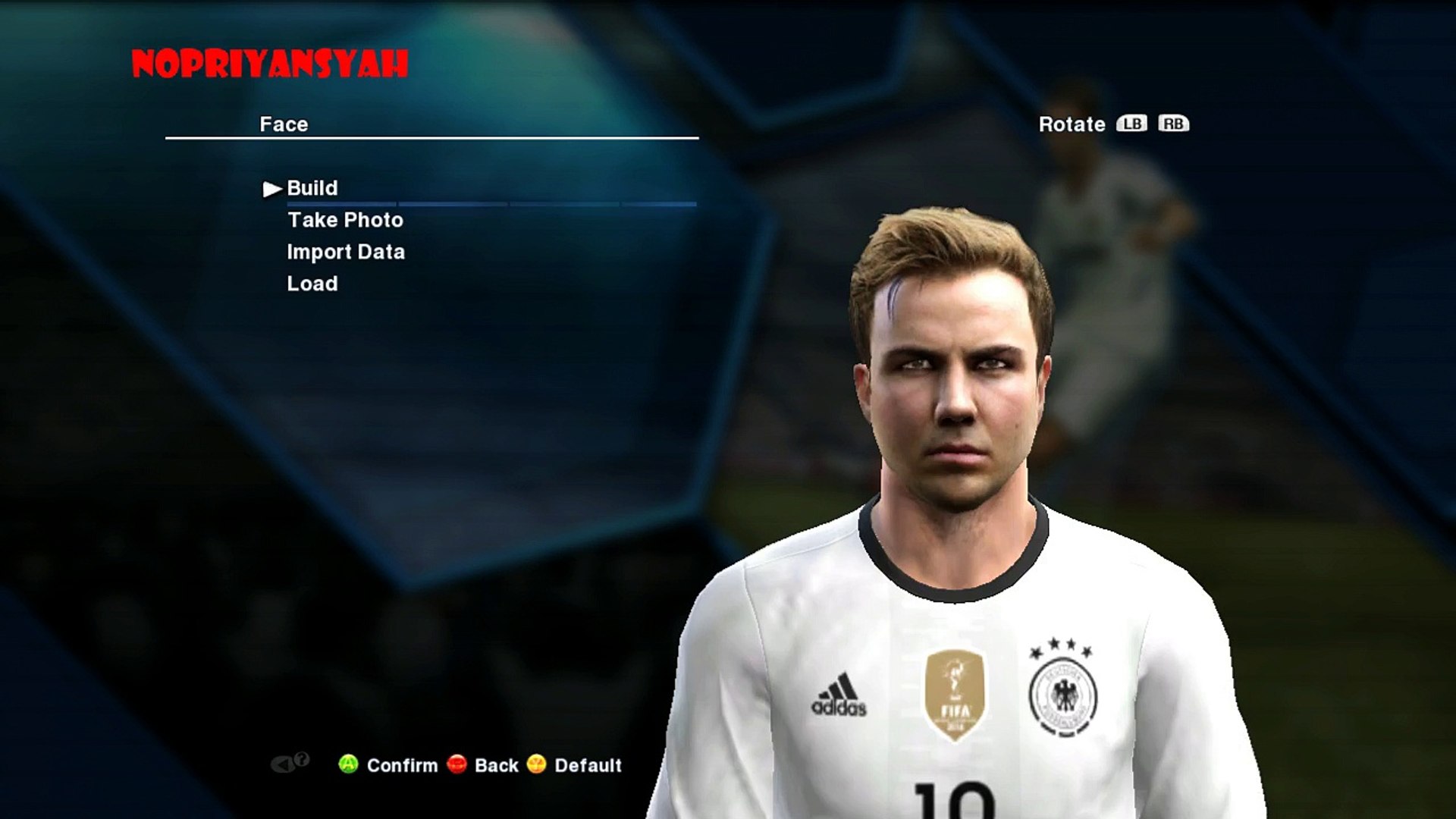Screen dimensions: 1456x819
Task: Select the Build menu entry
Action: (312, 188)
